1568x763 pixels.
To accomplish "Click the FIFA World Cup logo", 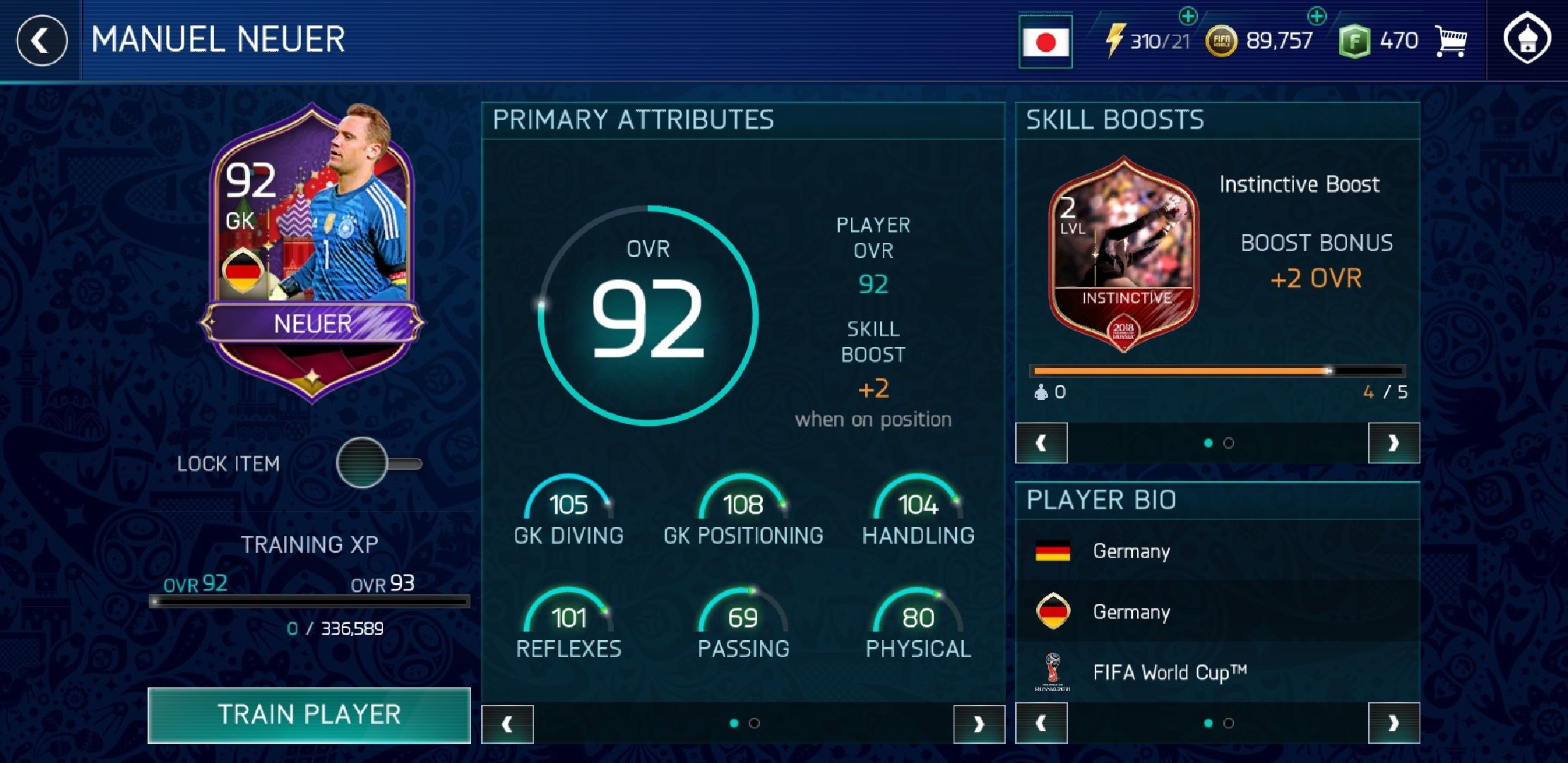I will tap(1053, 672).
